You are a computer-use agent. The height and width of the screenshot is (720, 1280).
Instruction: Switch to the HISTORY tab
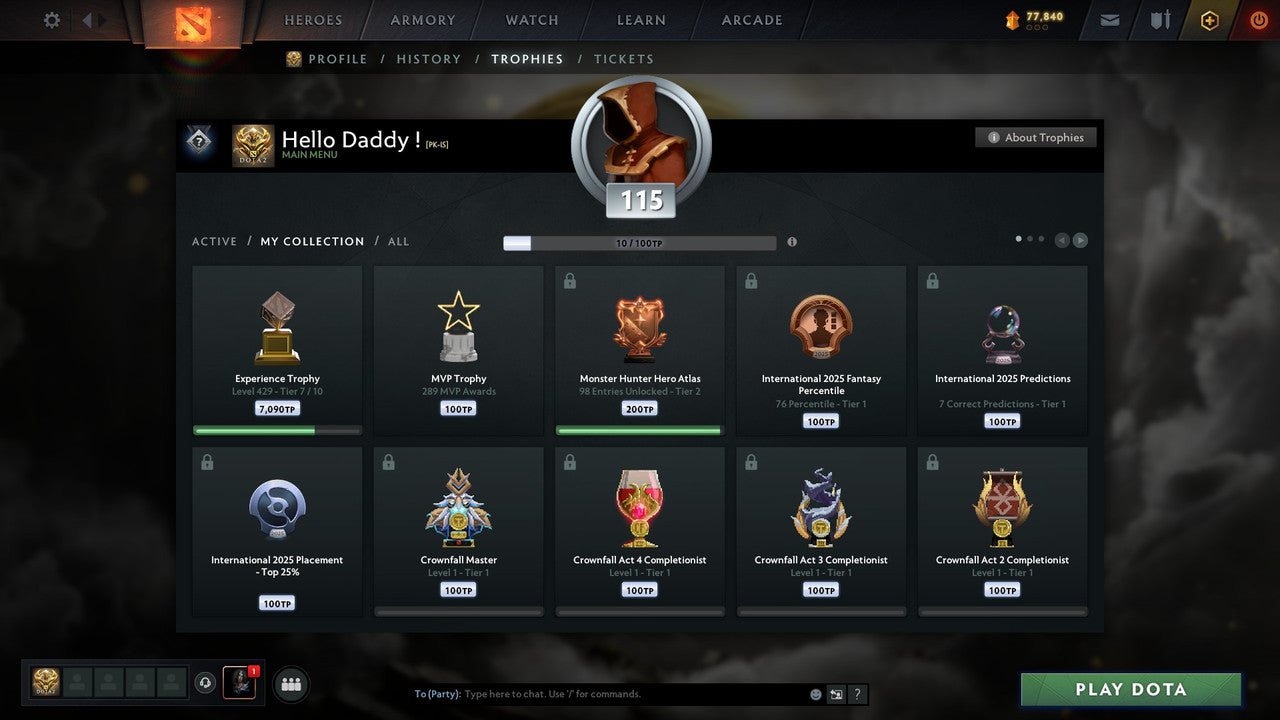tap(428, 59)
